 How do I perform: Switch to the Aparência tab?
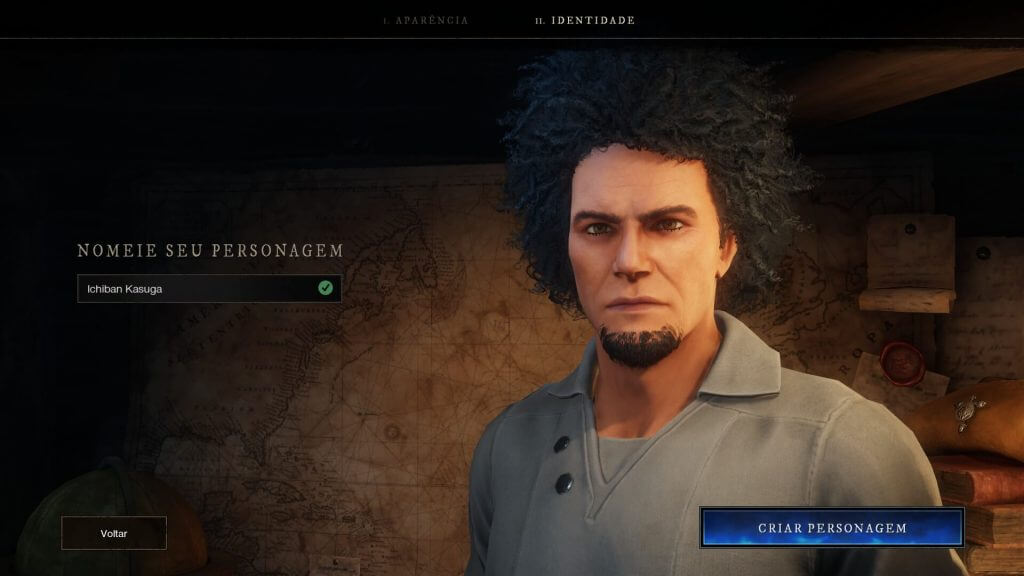425,20
